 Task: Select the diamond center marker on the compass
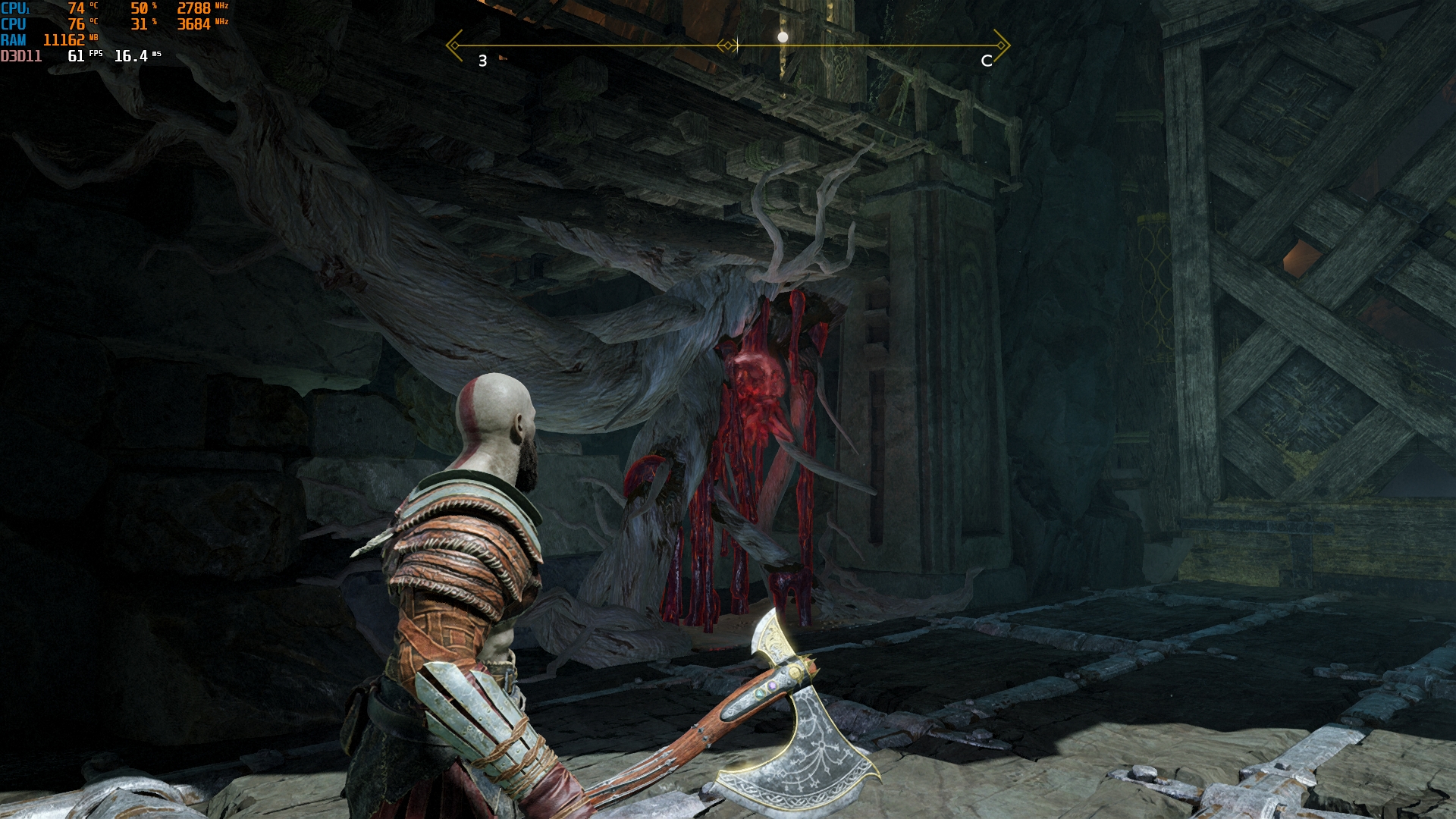(x=728, y=45)
